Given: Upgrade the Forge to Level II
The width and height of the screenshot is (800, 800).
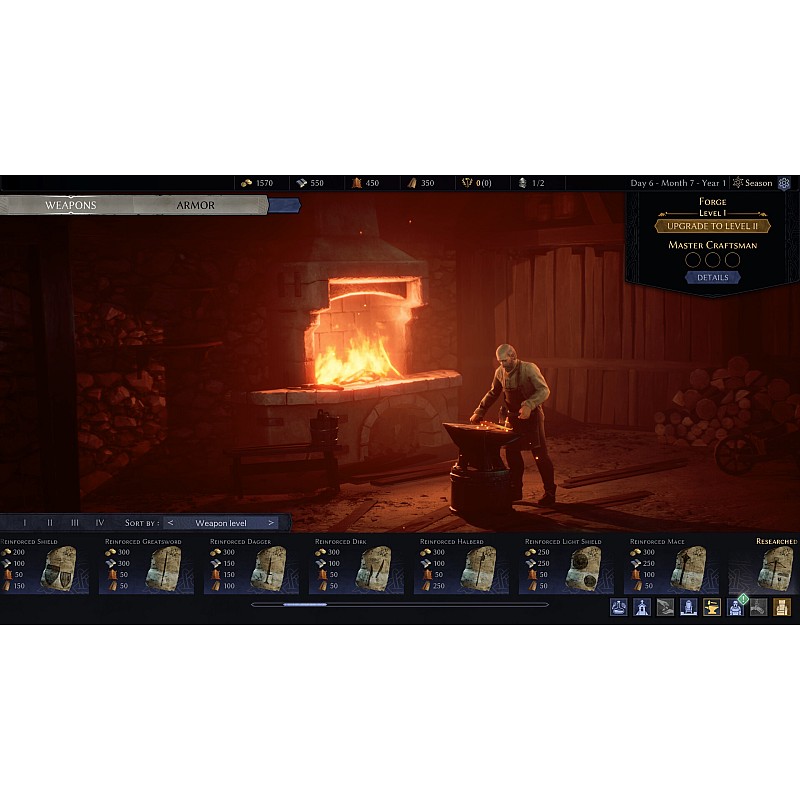Looking at the screenshot, I should 712,226.
